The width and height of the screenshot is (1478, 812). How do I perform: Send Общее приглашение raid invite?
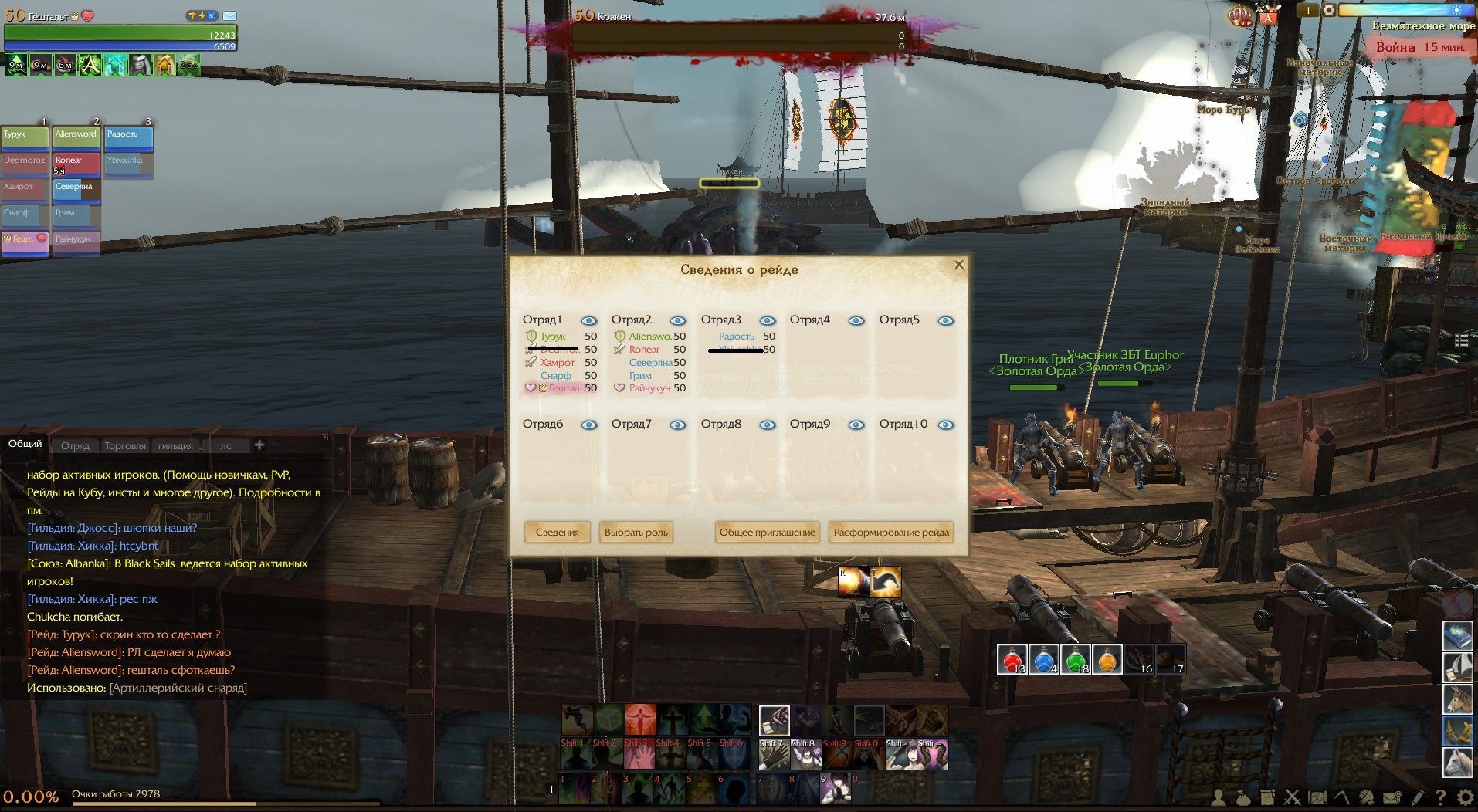click(x=767, y=533)
